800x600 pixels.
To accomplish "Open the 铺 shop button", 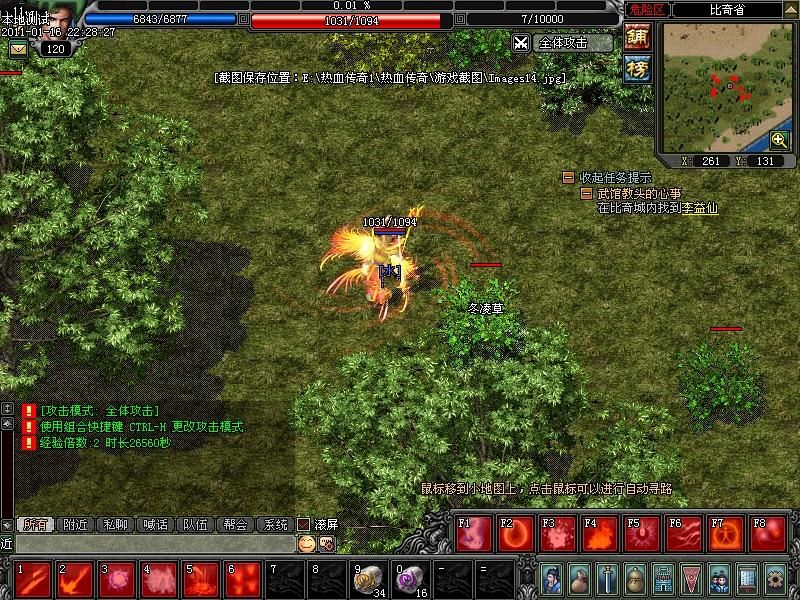I will [x=637, y=36].
